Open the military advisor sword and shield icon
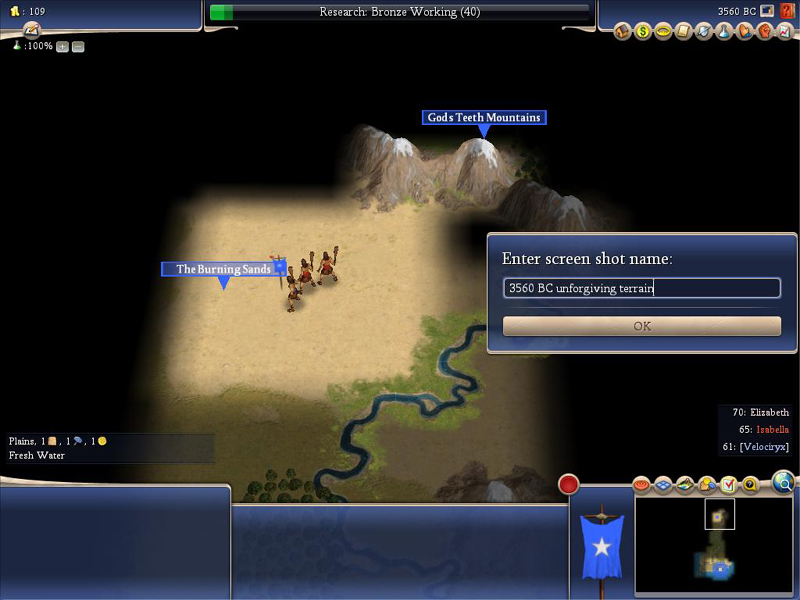800x600 pixels. 704,32
